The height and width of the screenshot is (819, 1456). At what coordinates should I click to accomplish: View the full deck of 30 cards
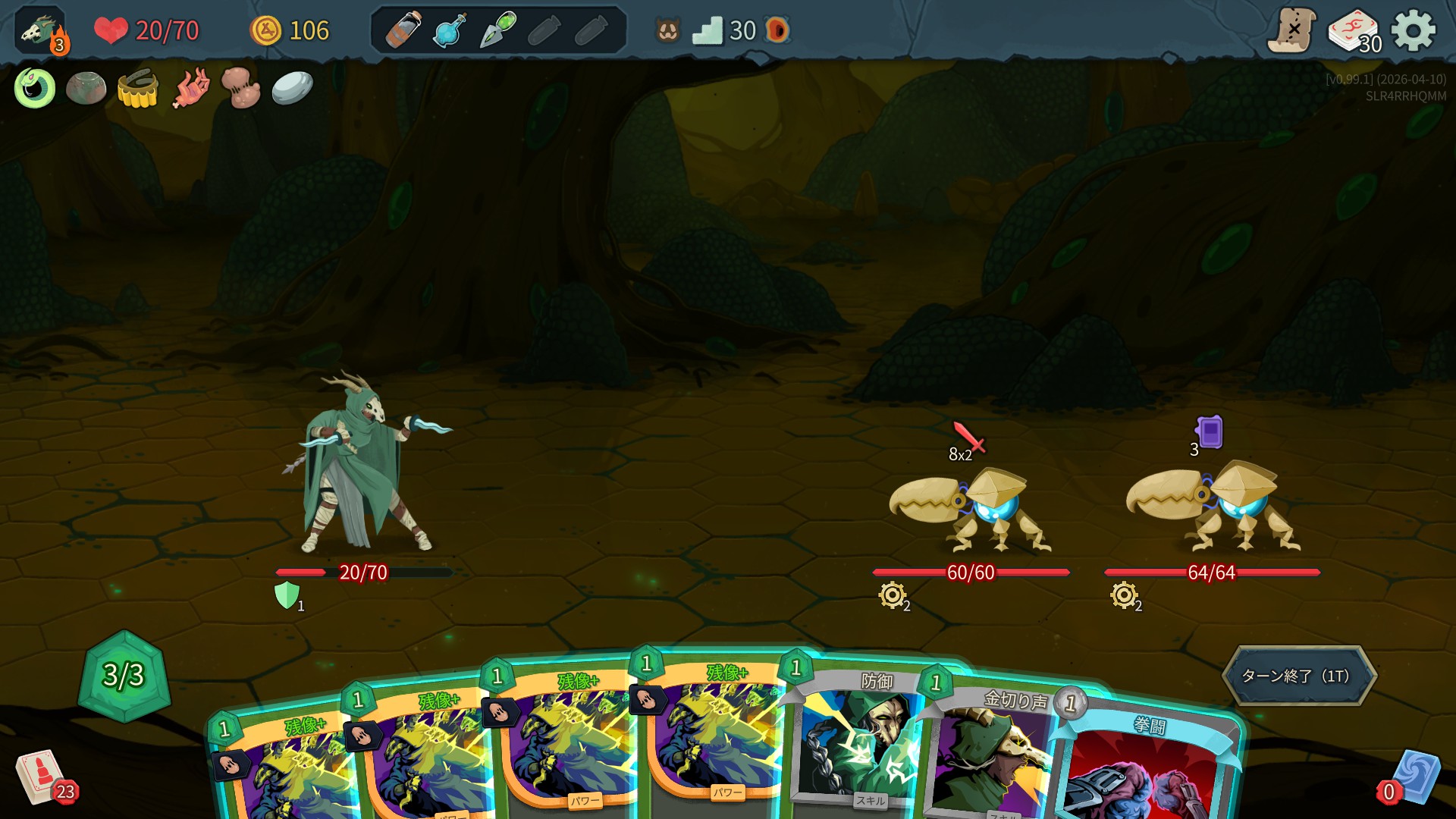pyautogui.click(x=1354, y=32)
